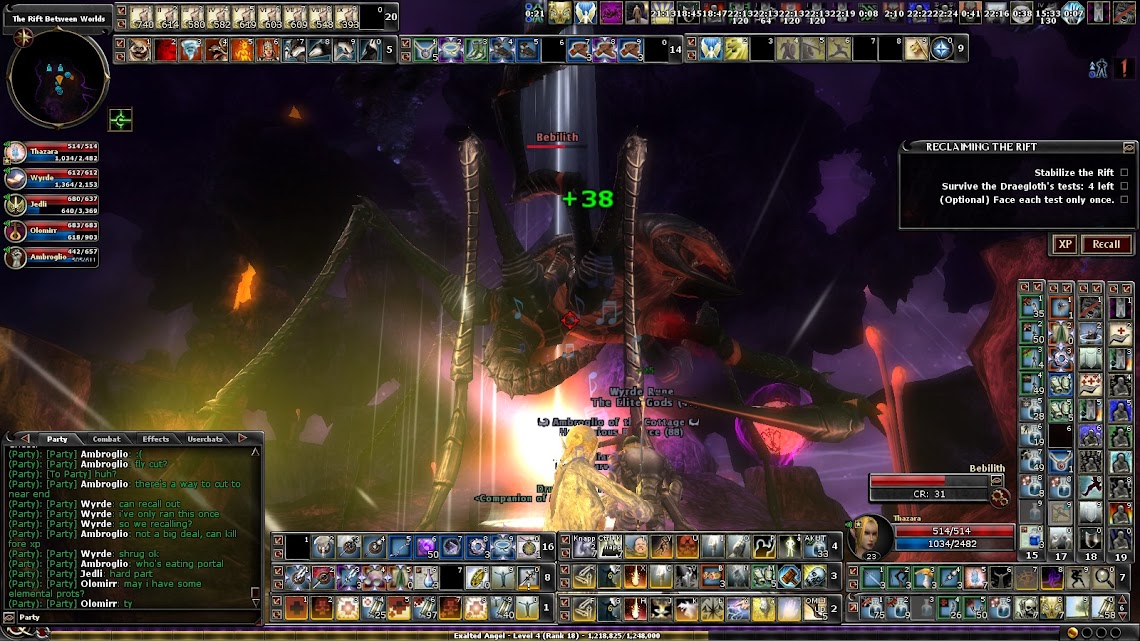Viewport: 1140px width, 641px height.
Task: Click the Recall button
Action: tap(1106, 244)
